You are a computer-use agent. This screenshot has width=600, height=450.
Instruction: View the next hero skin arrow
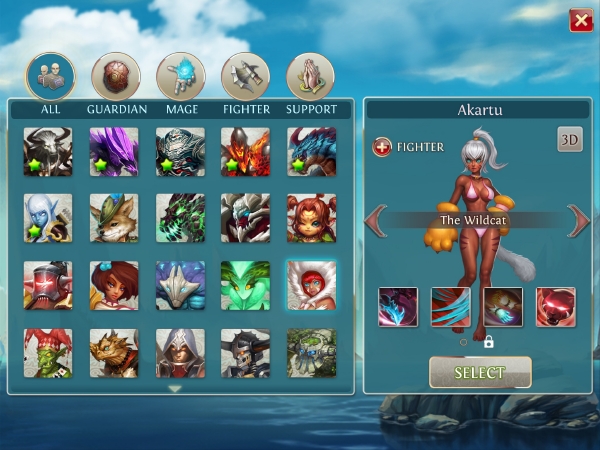point(578,220)
